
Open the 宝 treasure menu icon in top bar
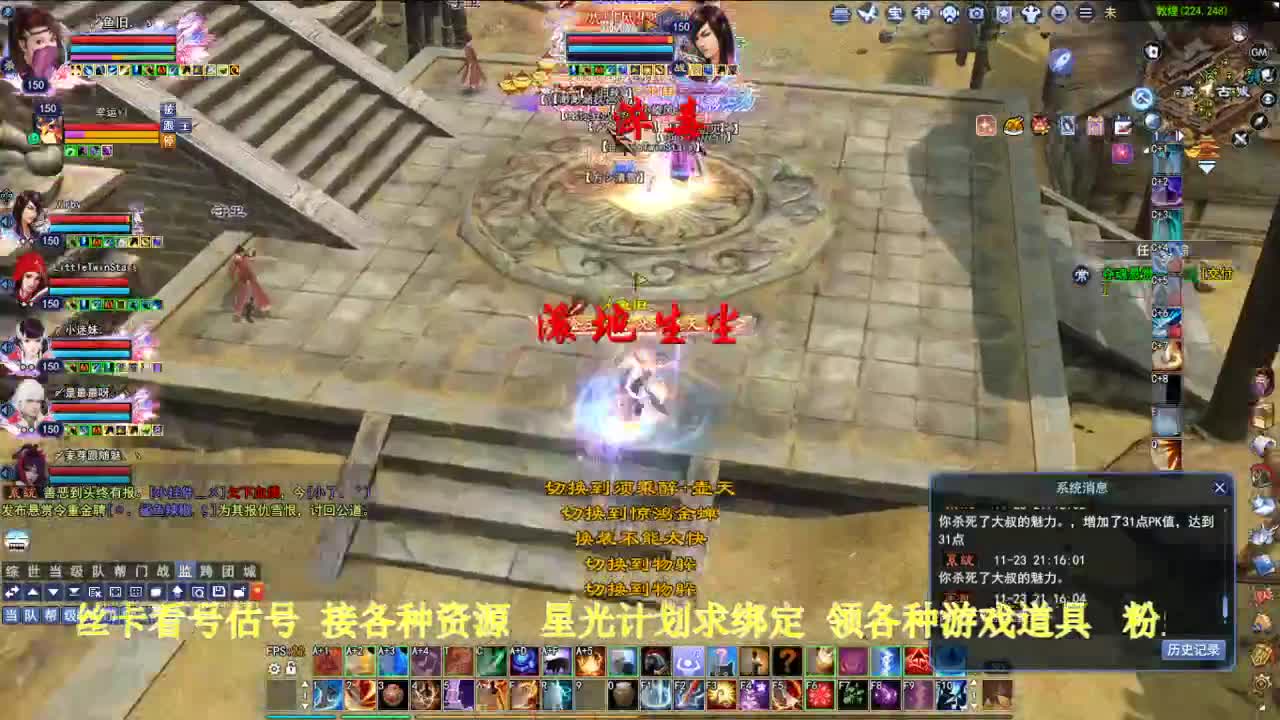click(x=894, y=13)
